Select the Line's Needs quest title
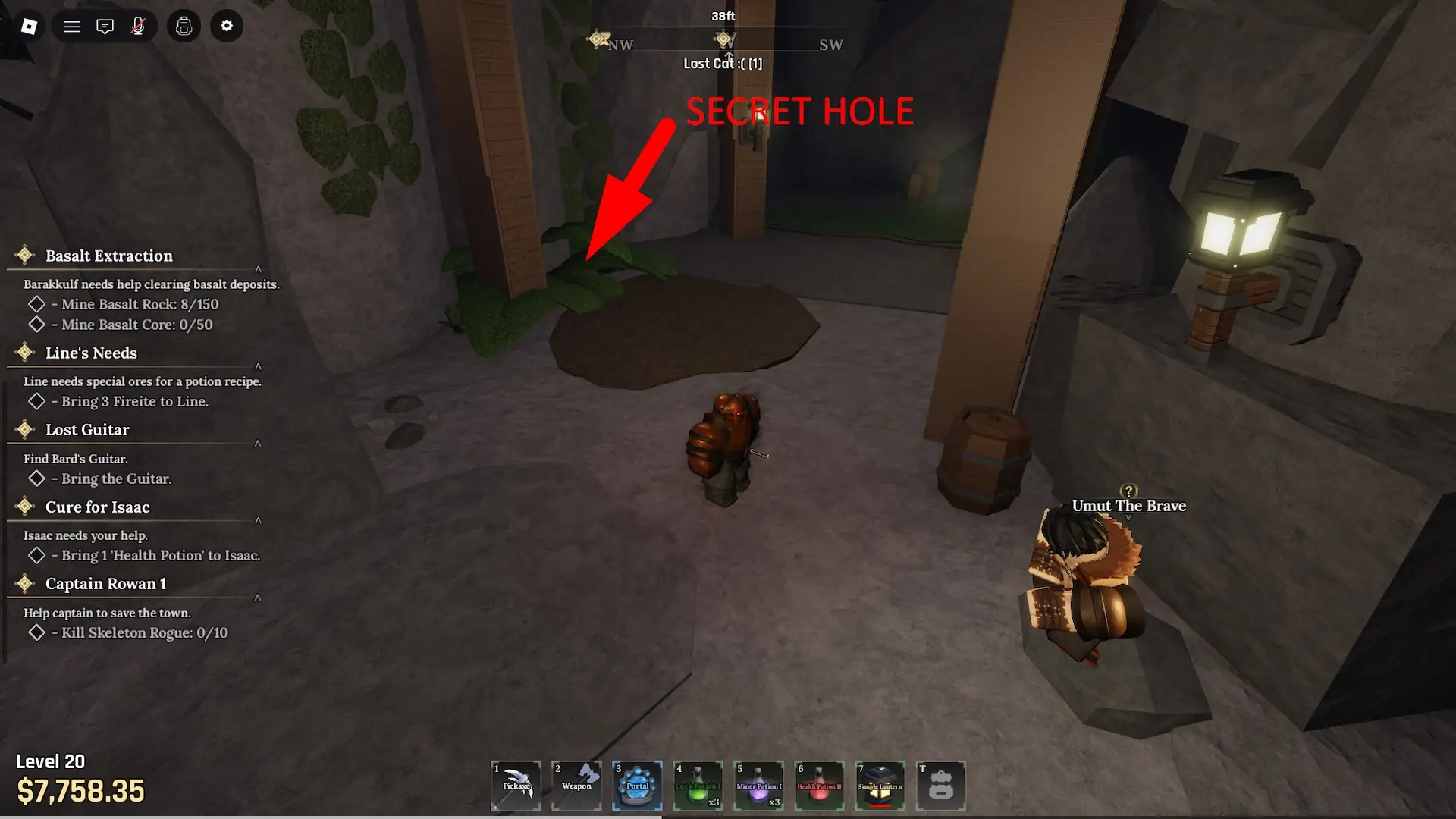Image resolution: width=1456 pixels, height=819 pixels. [90, 353]
